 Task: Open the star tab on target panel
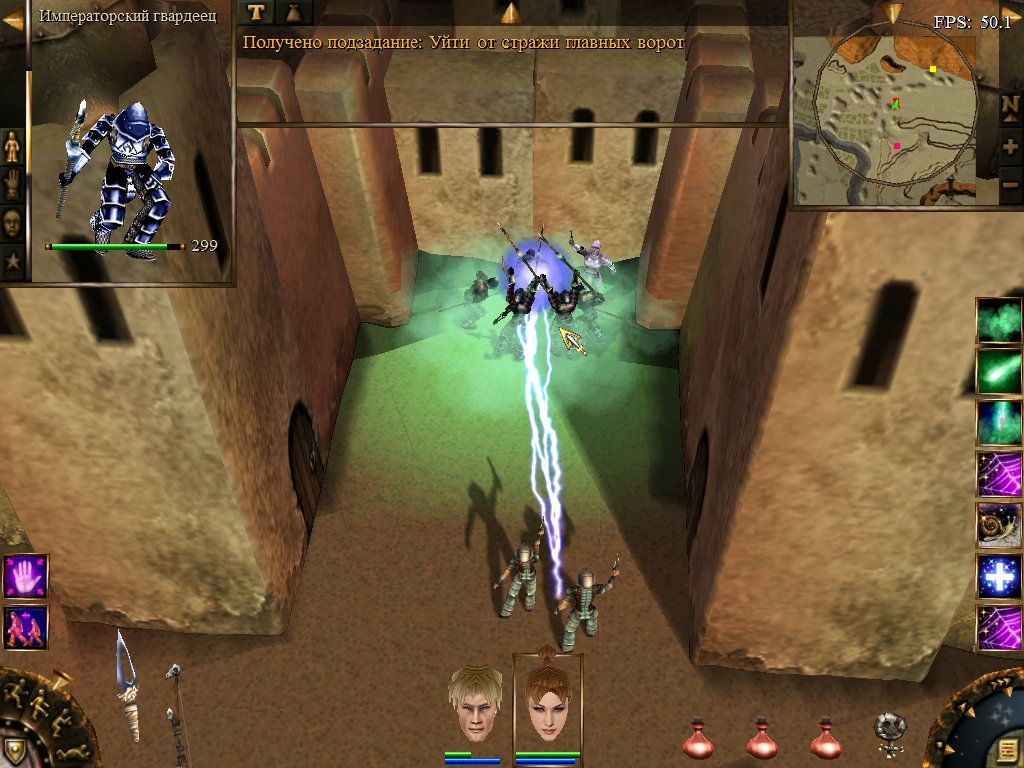click(x=12, y=261)
